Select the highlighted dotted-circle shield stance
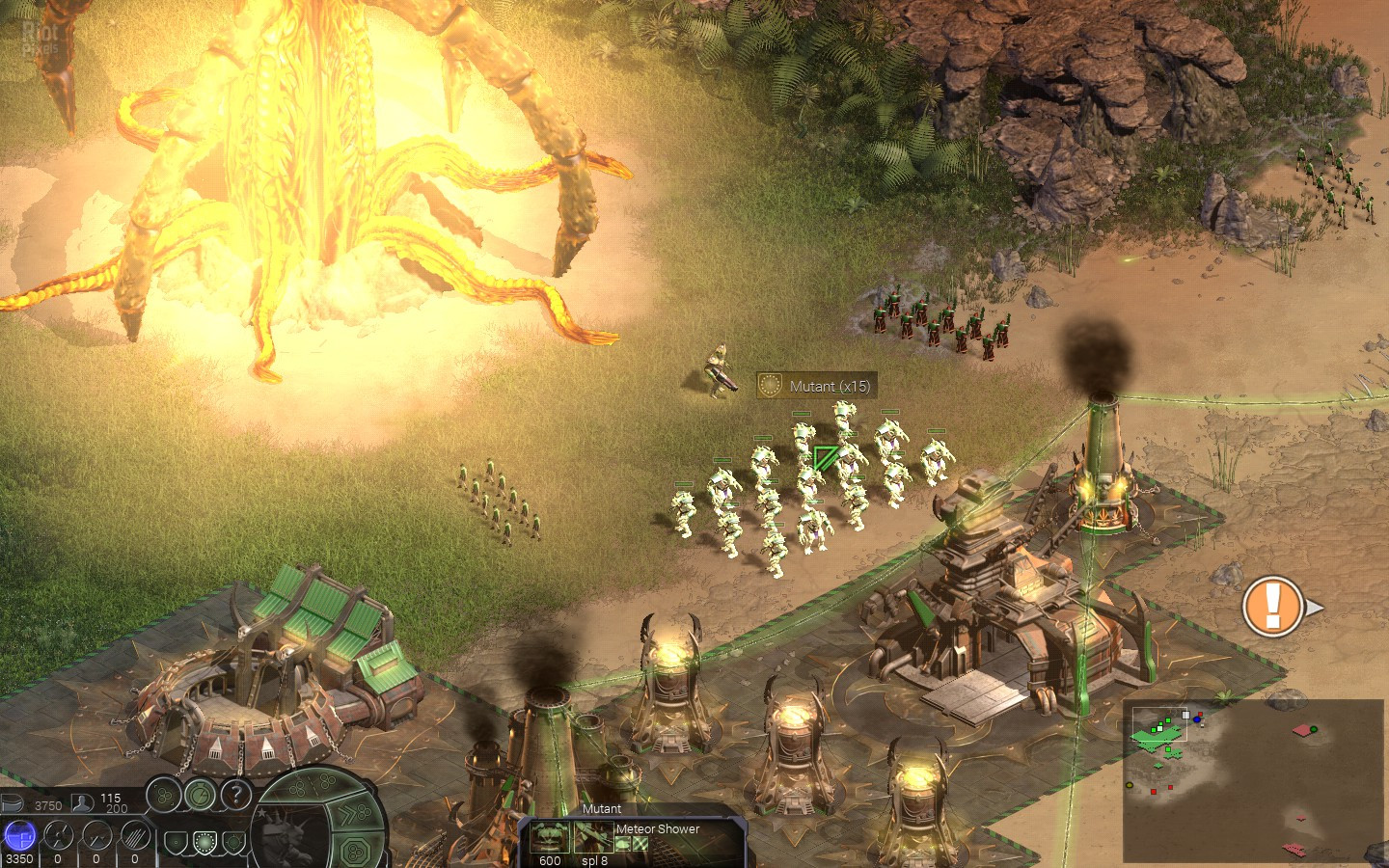The height and width of the screenshot is (868, 1389). tap(203, 843)
